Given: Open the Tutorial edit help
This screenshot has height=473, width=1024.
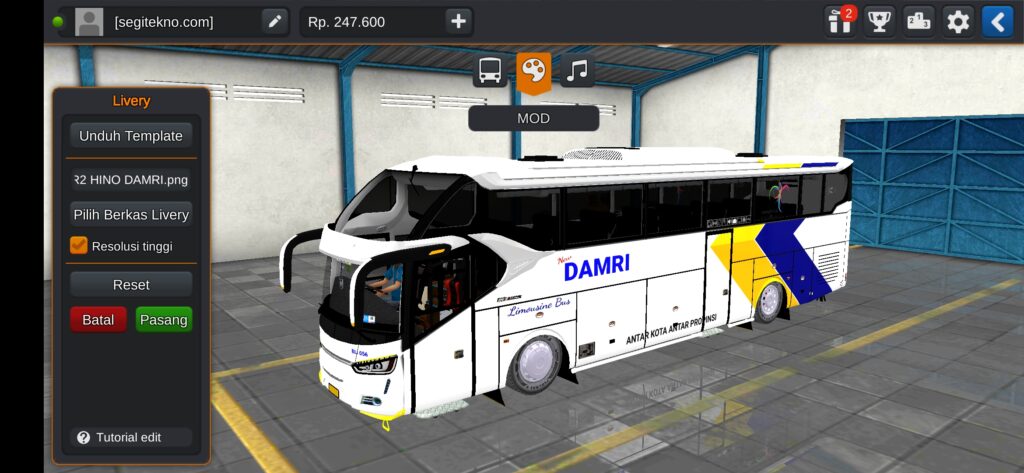Looking at the screenshot, I should [x=130, y=437].
